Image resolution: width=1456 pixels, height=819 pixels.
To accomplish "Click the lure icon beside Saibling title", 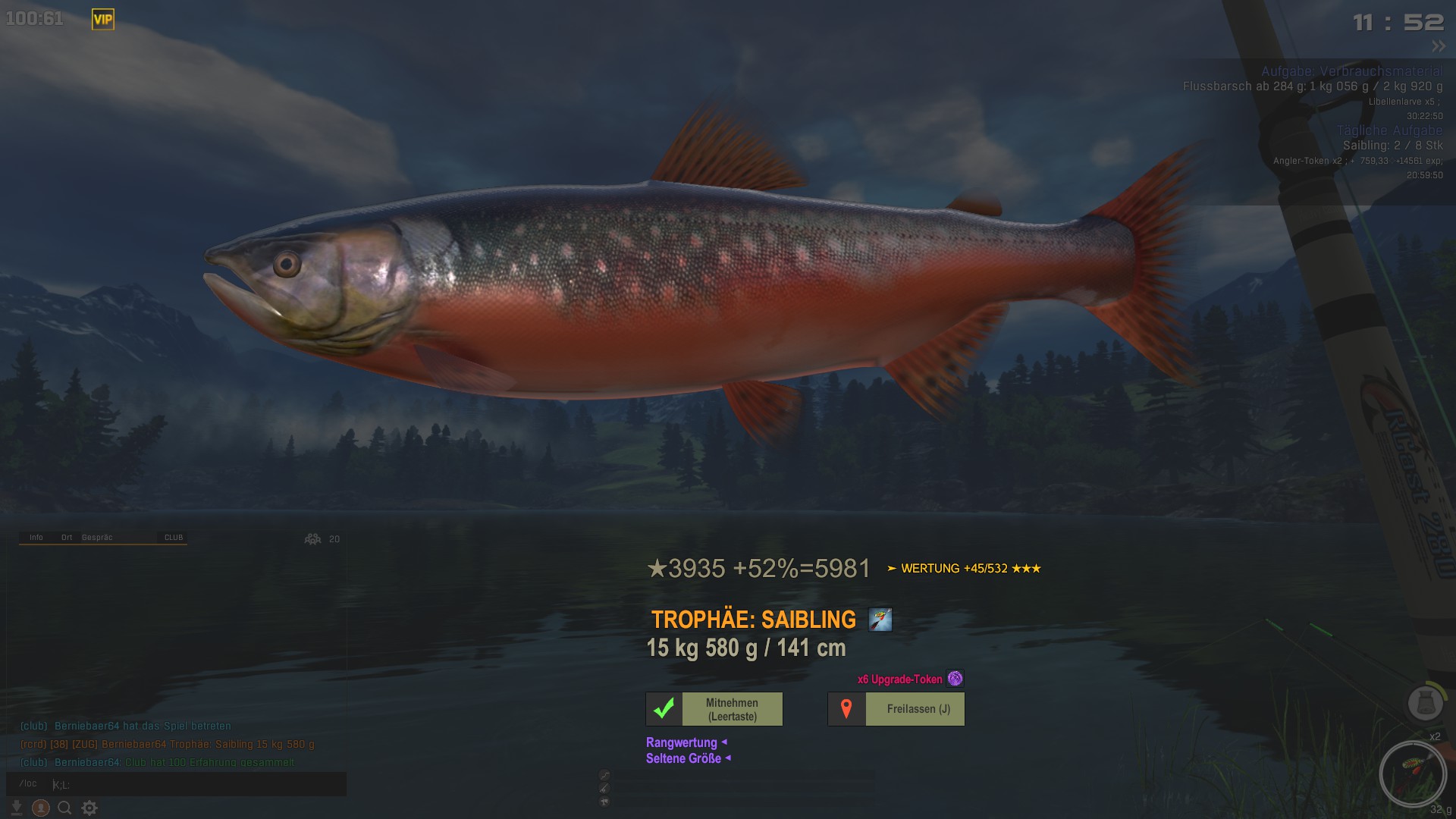I will coord(880,620).
